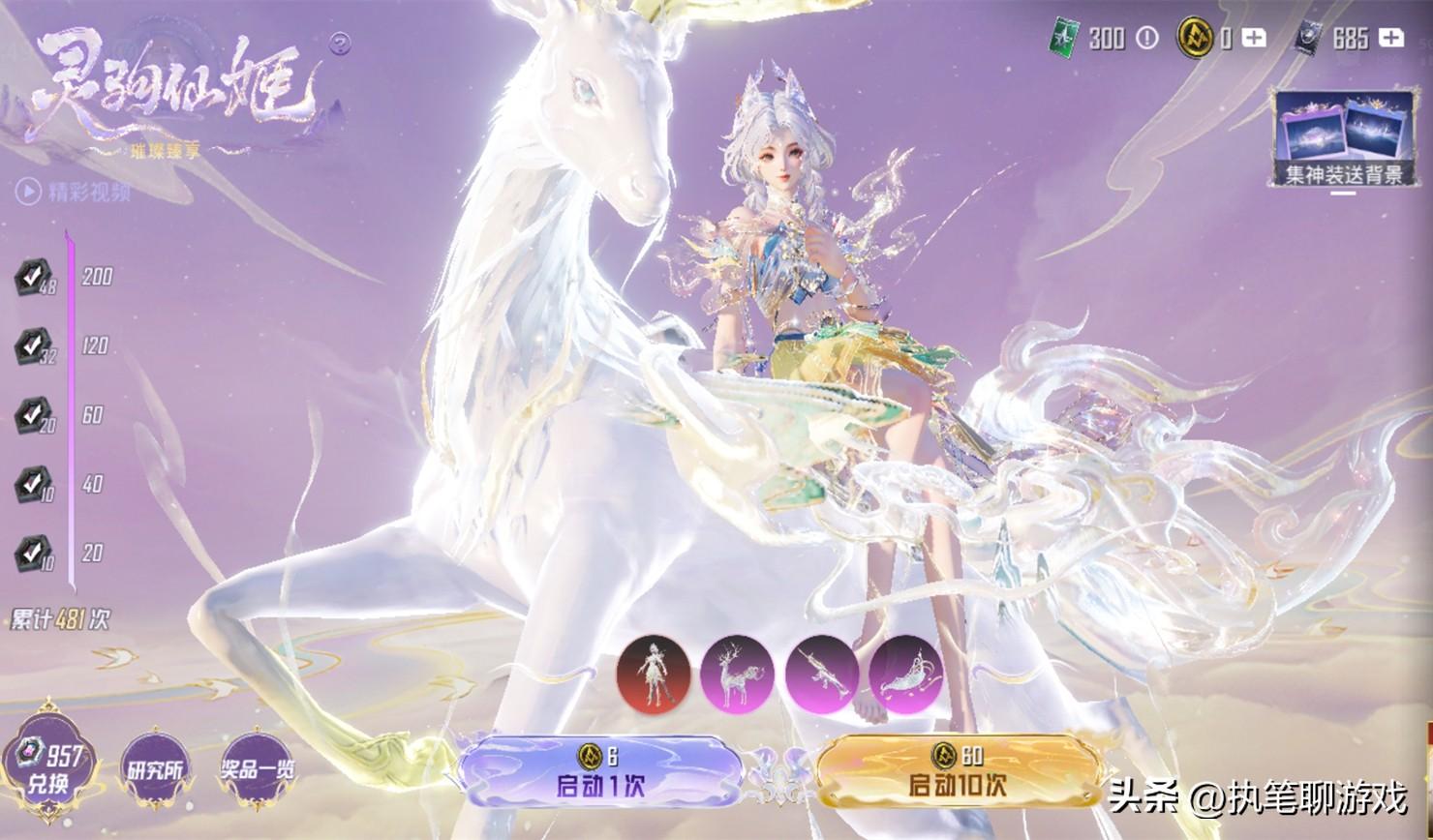1433x840 pixels.
Task: Select the white deer mount preview icon
Action: [737, 674]
